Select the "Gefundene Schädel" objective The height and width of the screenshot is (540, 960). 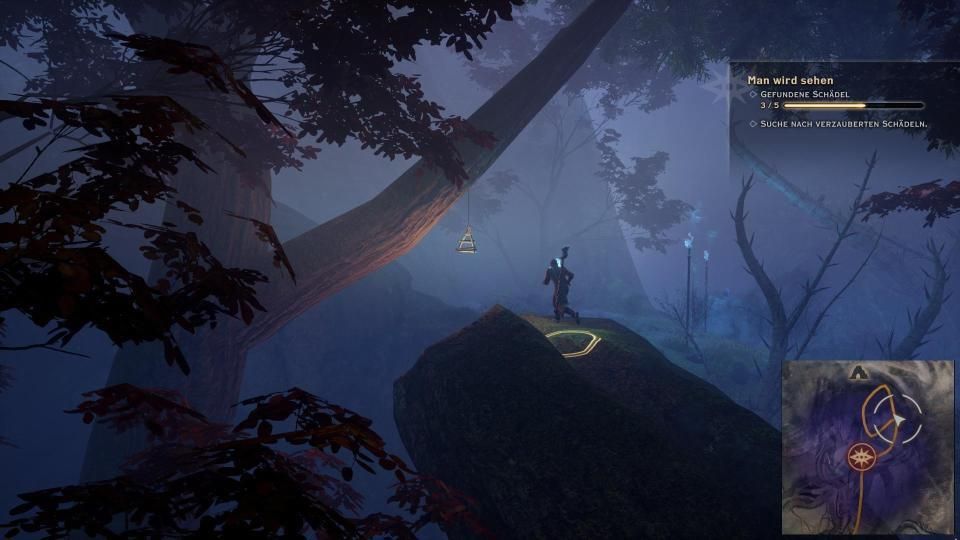[x=806, y=94]
